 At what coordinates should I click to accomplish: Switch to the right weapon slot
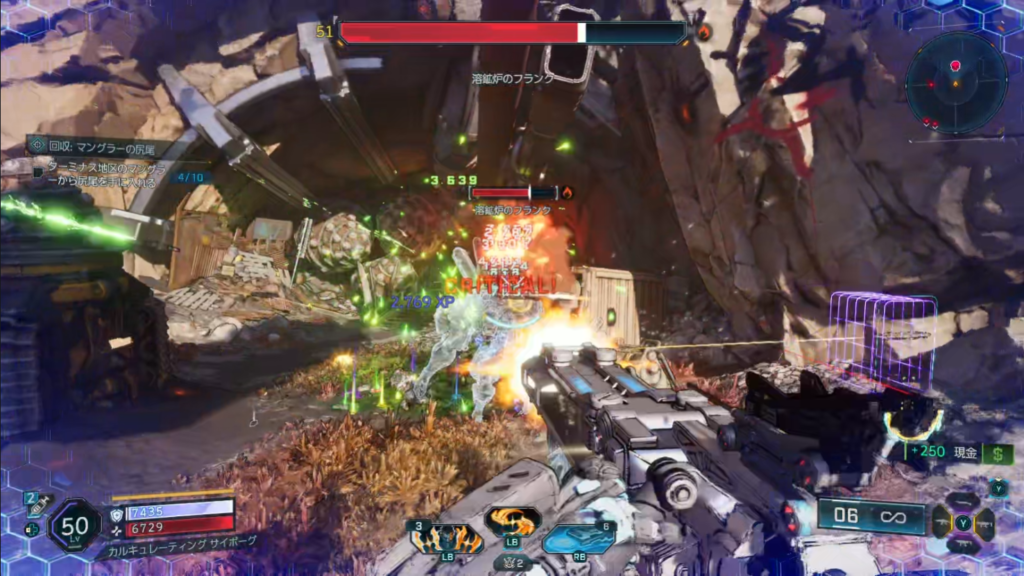click(985, 523)
